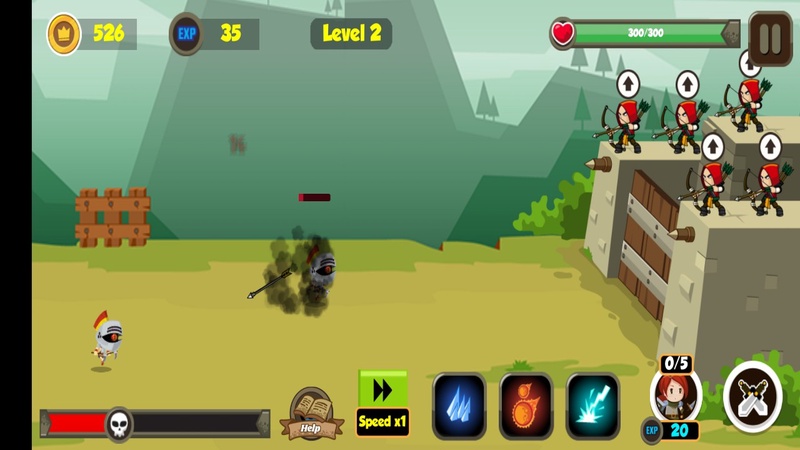Image resolution: width=800 pixels, height=450 pixels.
Task: Pause the game with the pause button
Action: [x=770, y=38]
